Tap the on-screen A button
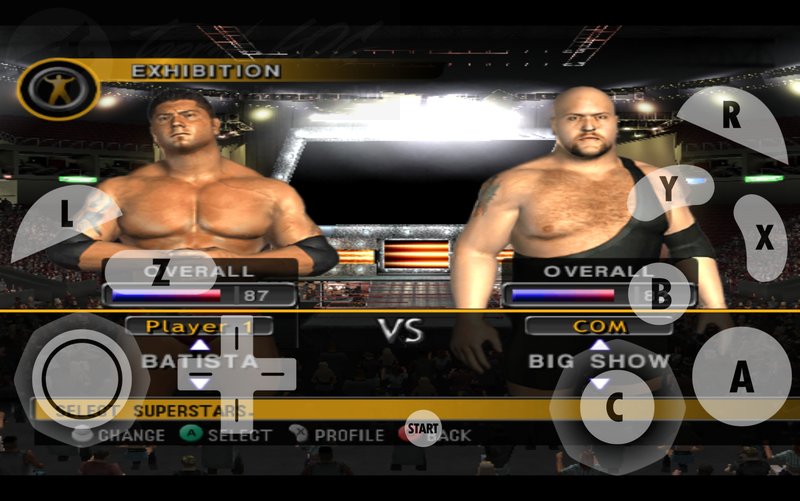Screen dimensions: 800x501 (741, 376)
